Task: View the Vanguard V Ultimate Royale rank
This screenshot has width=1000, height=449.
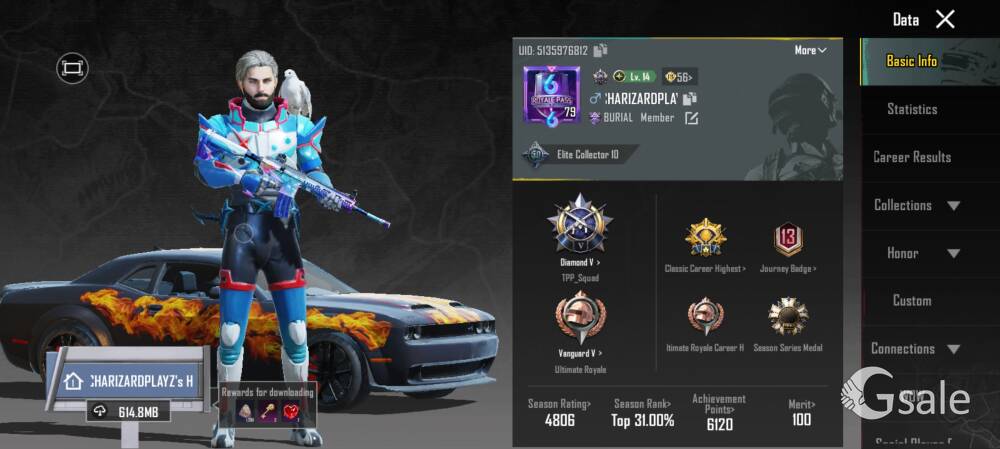Action: tap(580, 318)
